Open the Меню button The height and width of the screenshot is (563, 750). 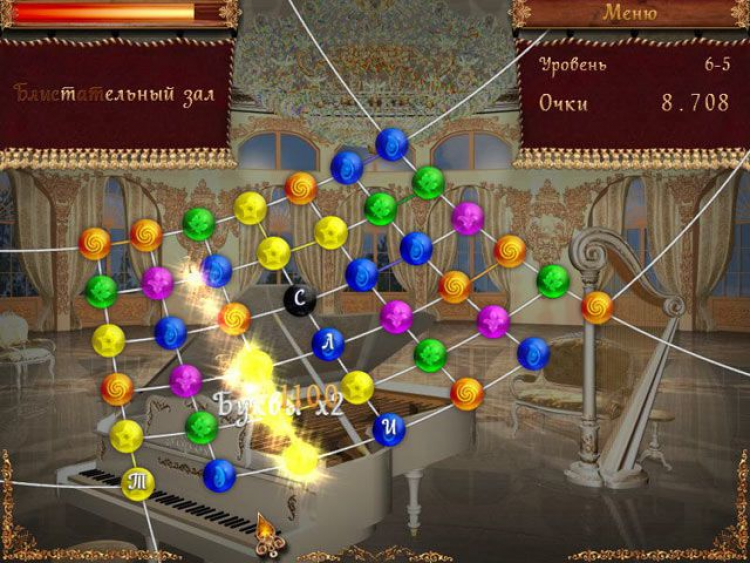[629, 13]
